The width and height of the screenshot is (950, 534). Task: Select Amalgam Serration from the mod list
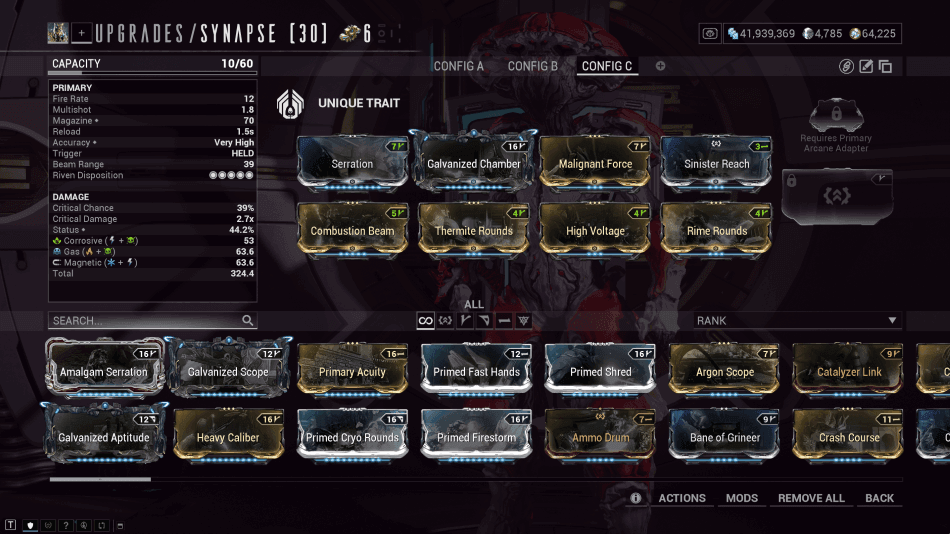tap(103, 371)
